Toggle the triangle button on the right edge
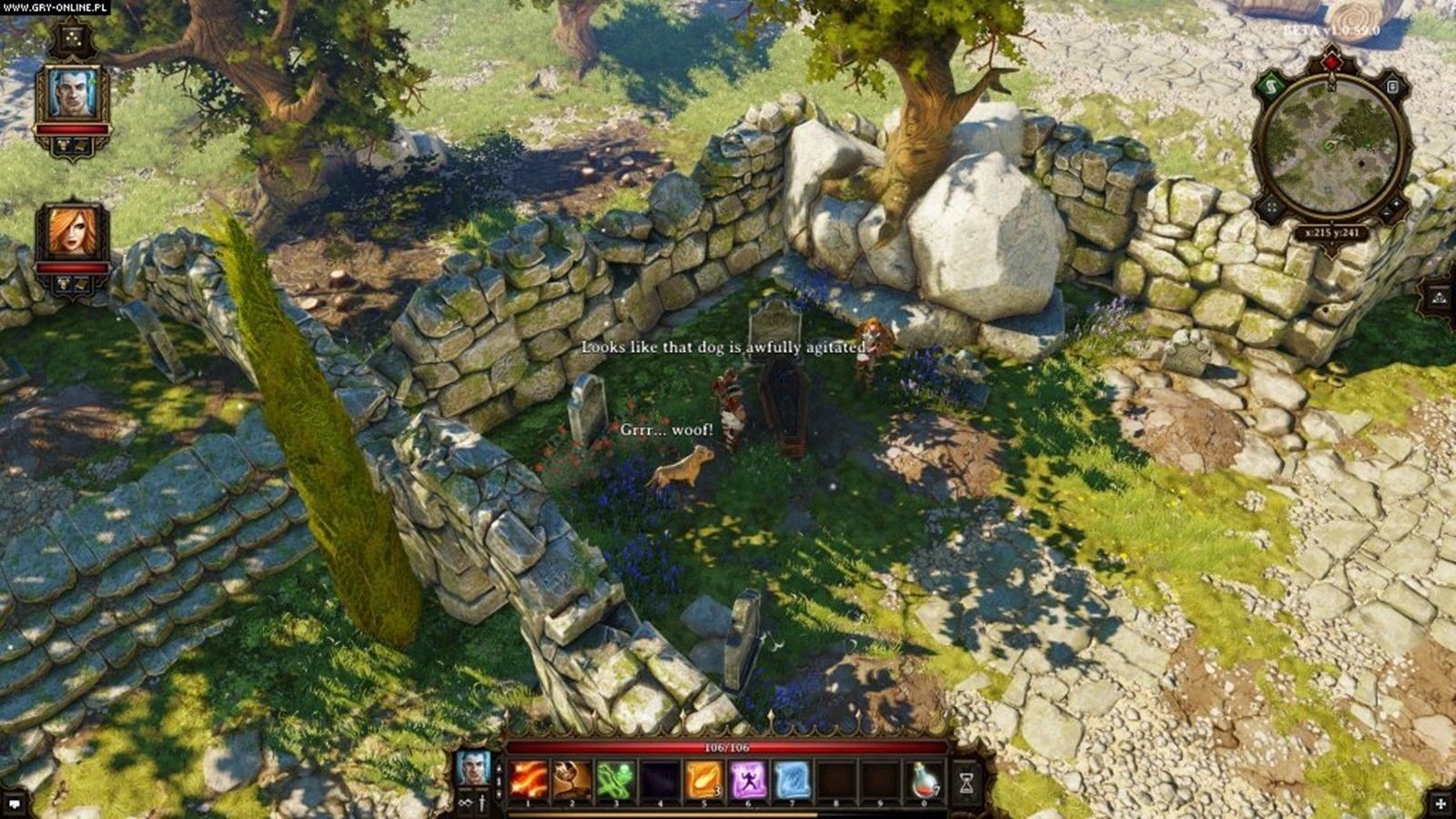This screenshot has height=819, width=1456. click(1440, 297)
